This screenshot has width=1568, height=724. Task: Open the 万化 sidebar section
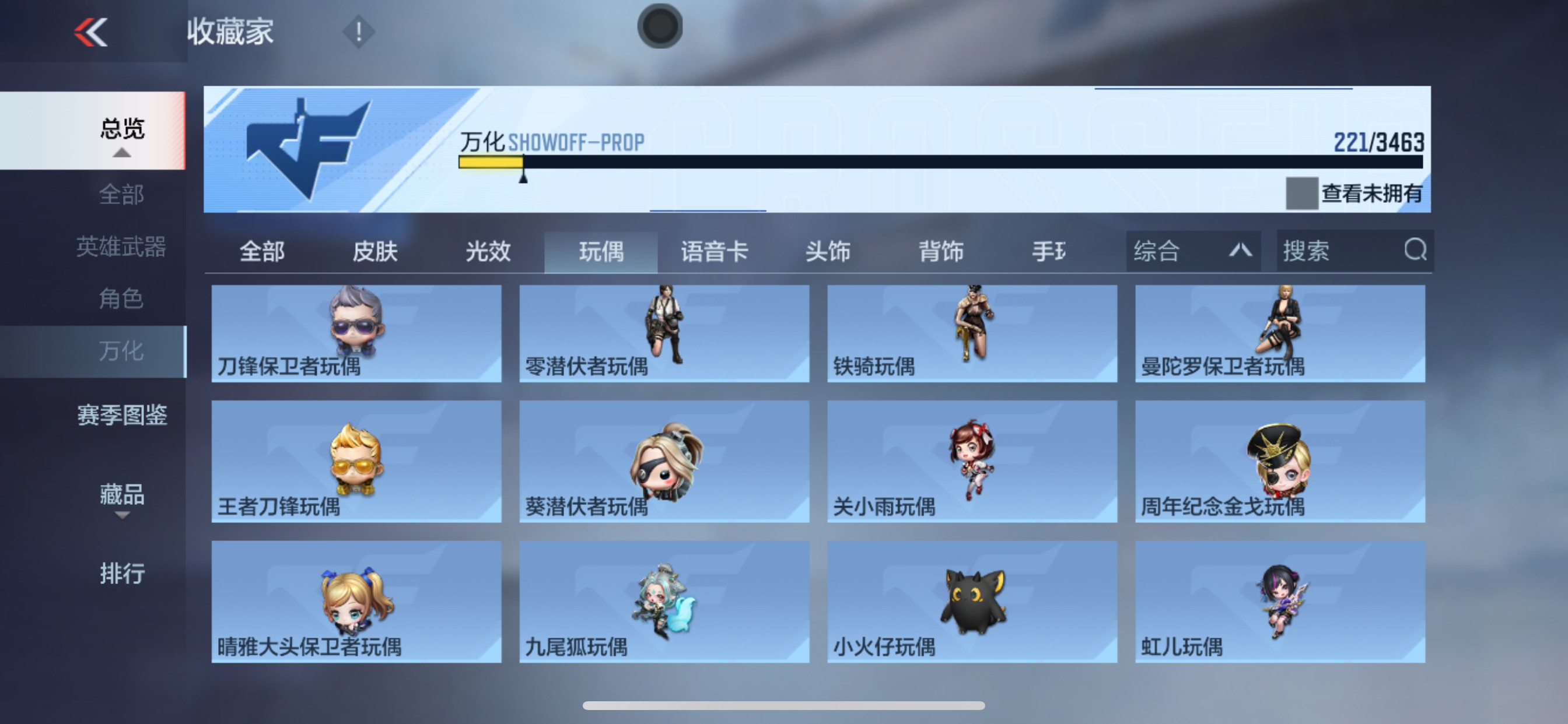(121, 350)
